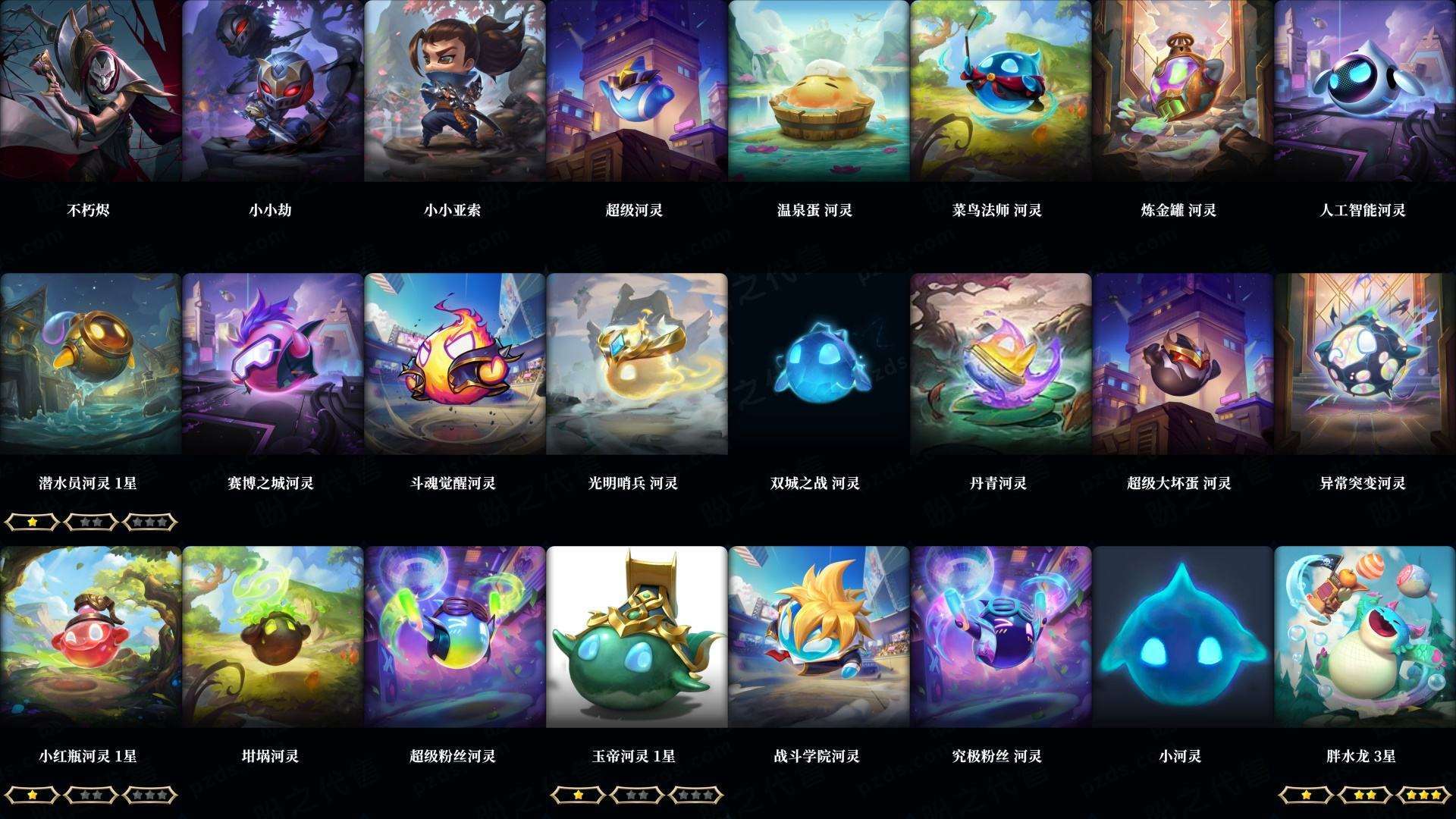1456x819 pixels.
Task: Select the 1-star rating for 潜水员河灵
Action: point(34,521)
